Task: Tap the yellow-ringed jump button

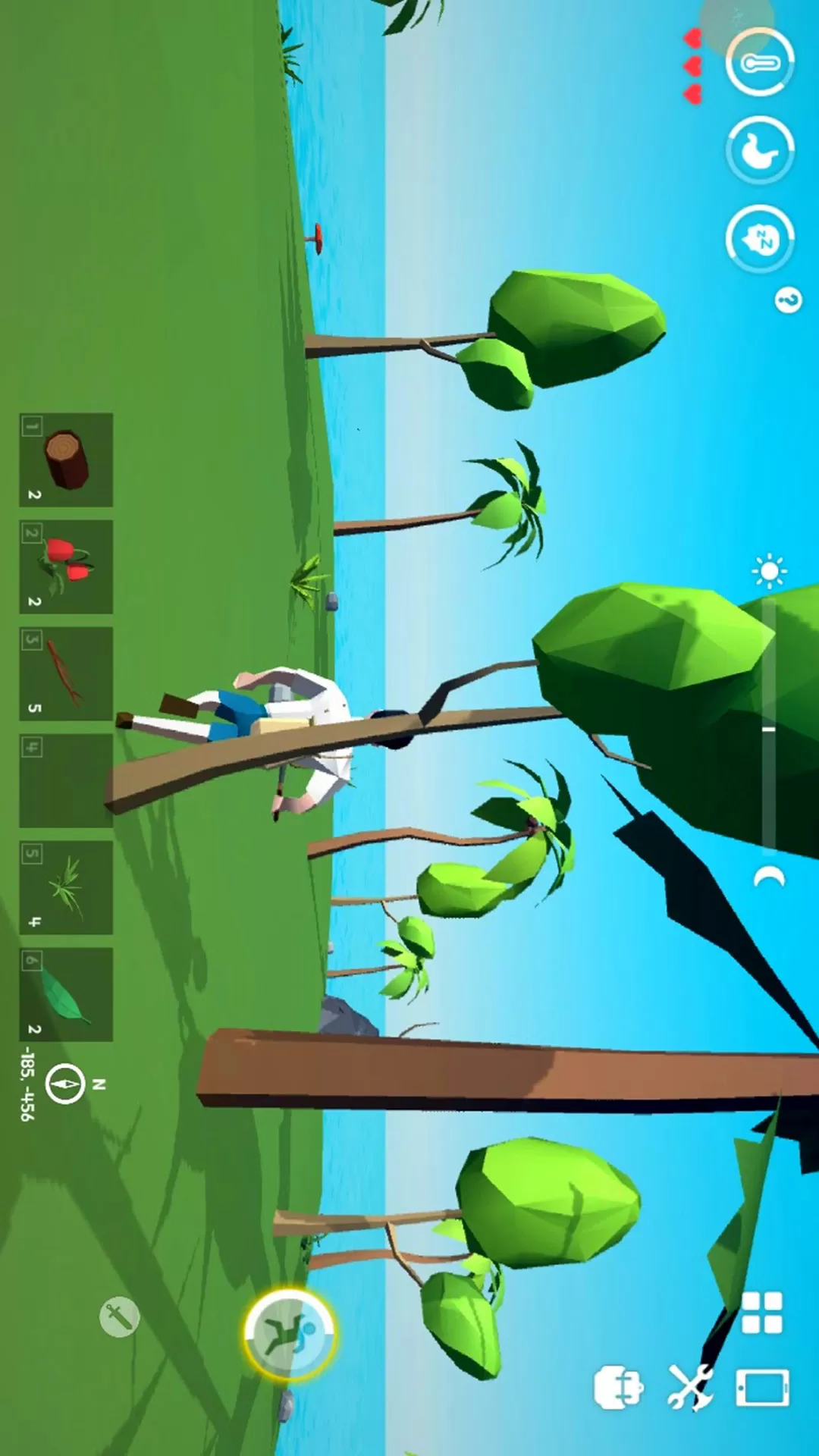Action: (289, 1334)
